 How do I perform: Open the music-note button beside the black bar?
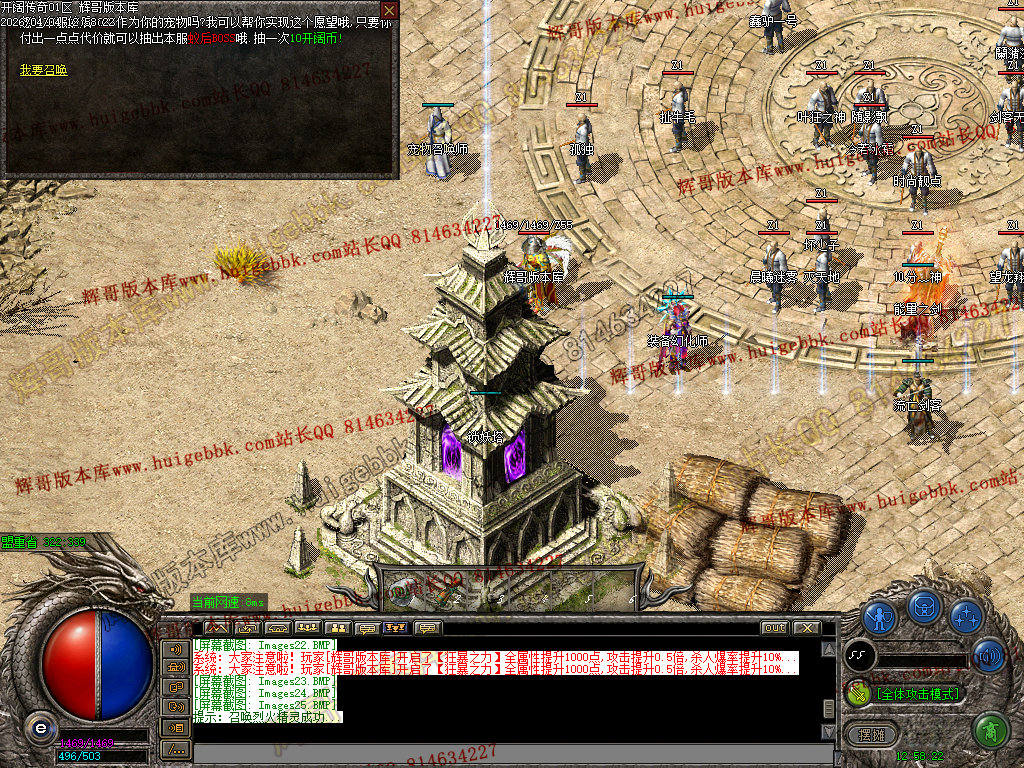coord(860,656)
